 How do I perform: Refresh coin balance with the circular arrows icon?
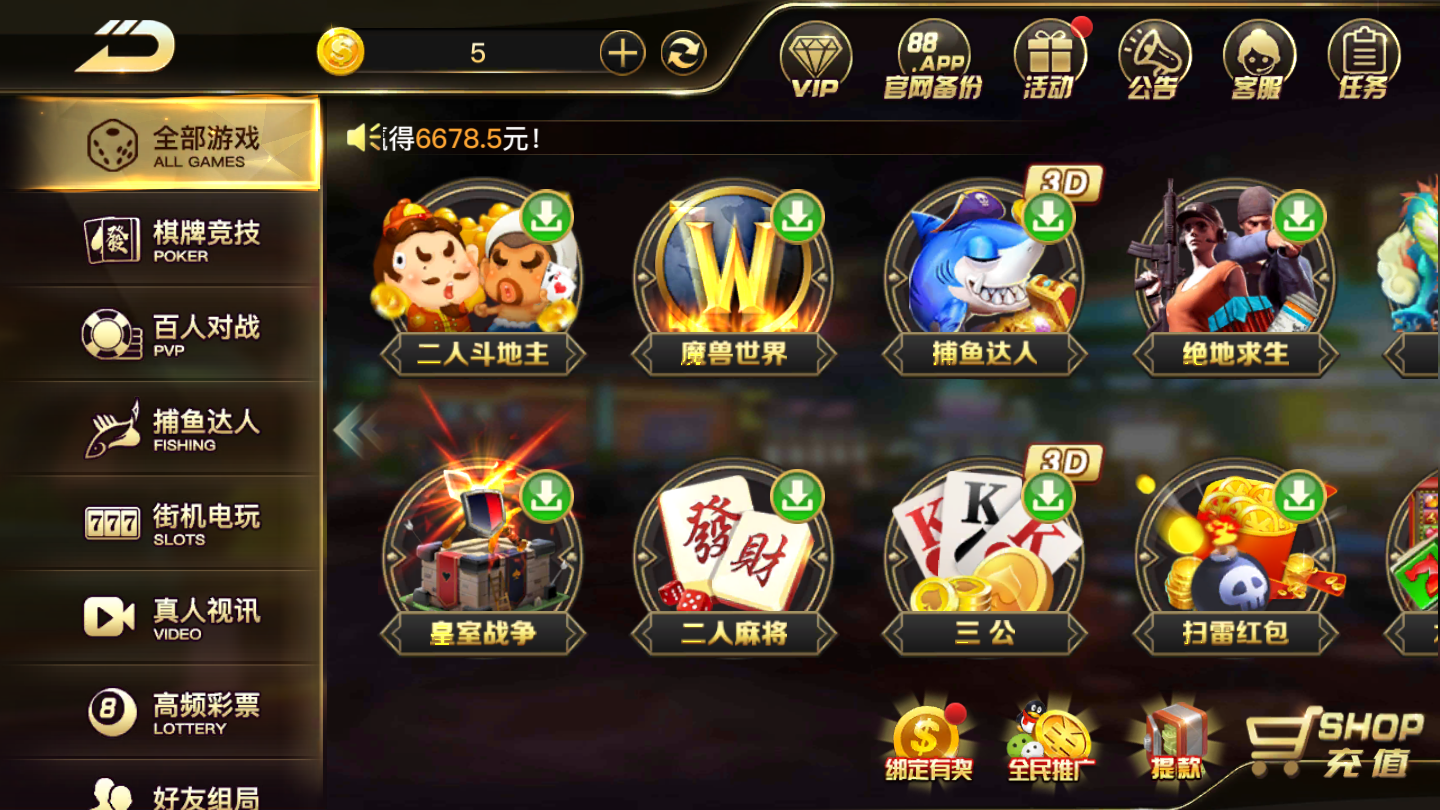click(683, 55)
